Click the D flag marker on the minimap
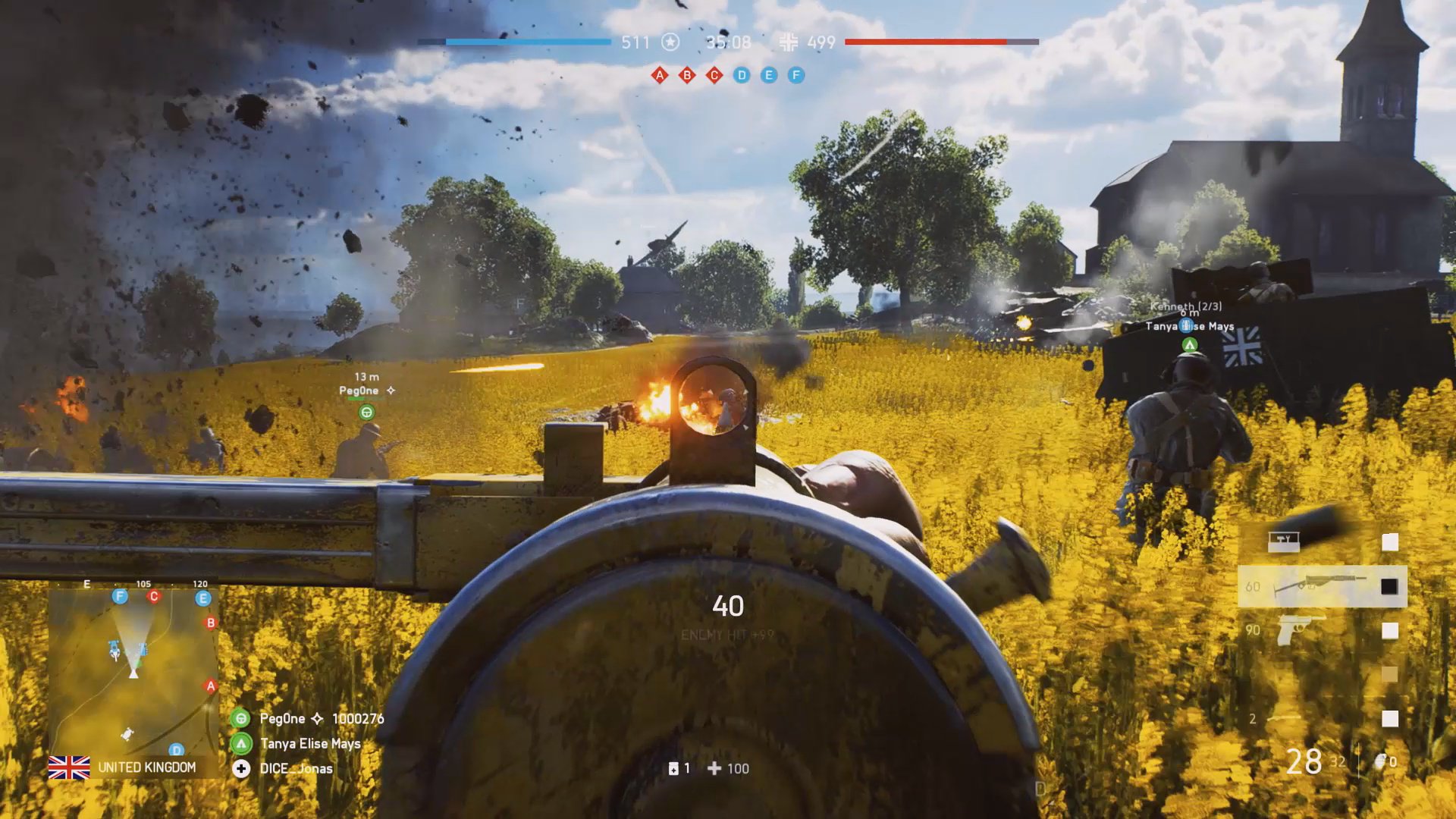The image size is (1456, 819). pos(176,750)
